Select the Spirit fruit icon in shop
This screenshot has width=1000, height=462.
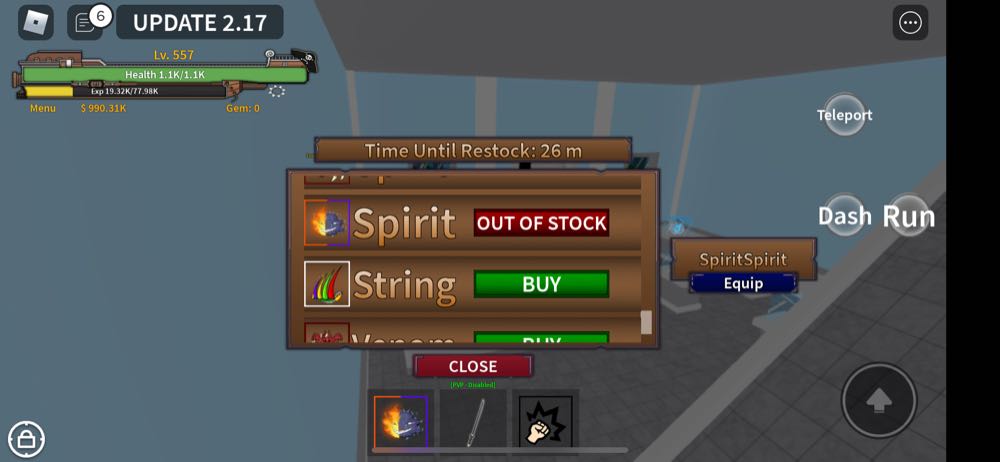pos(327,223)
